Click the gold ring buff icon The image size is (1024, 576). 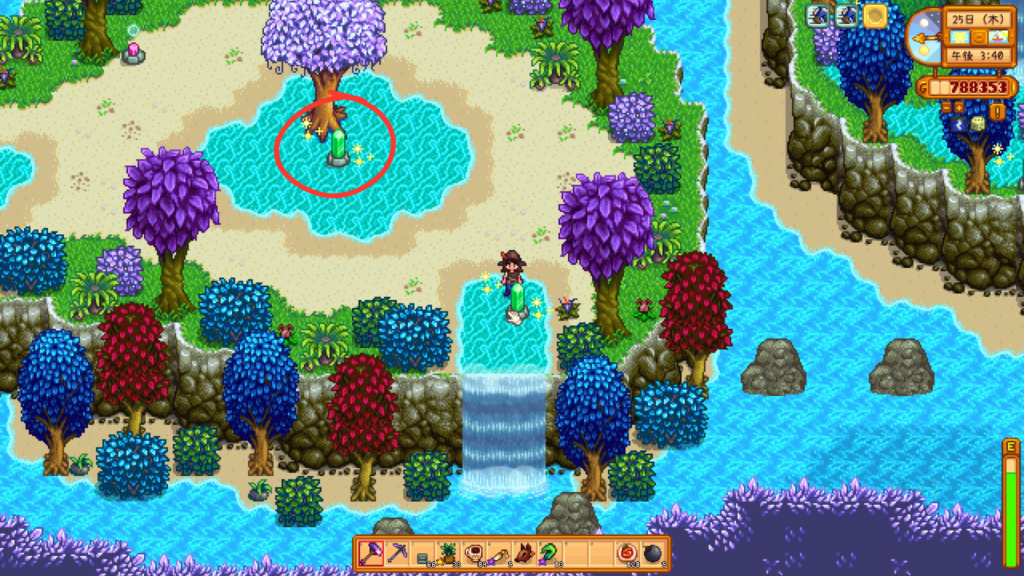(x=876, y=15)
